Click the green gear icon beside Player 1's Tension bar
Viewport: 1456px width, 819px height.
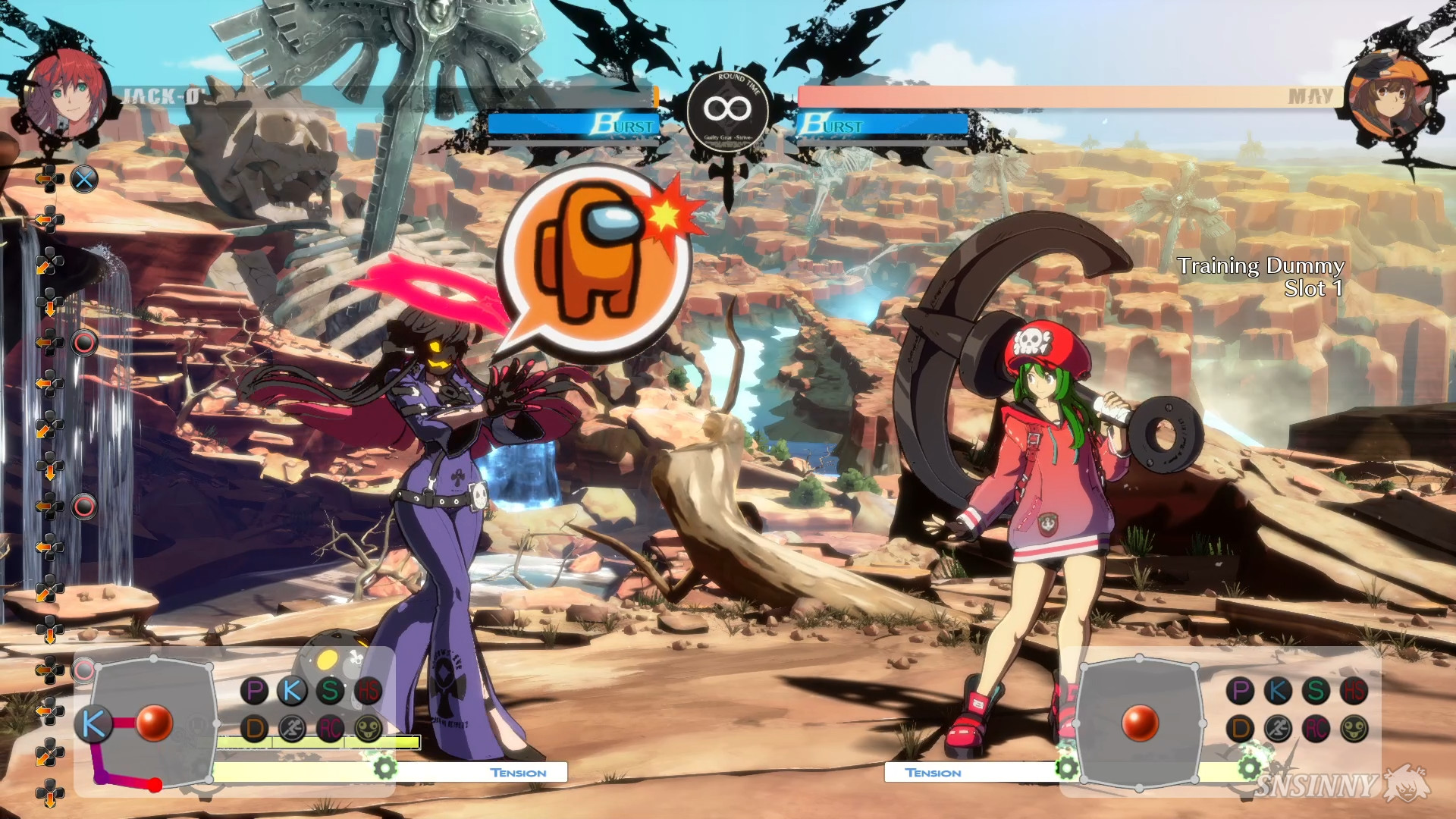pyautogui.click(x=385, y=770)
